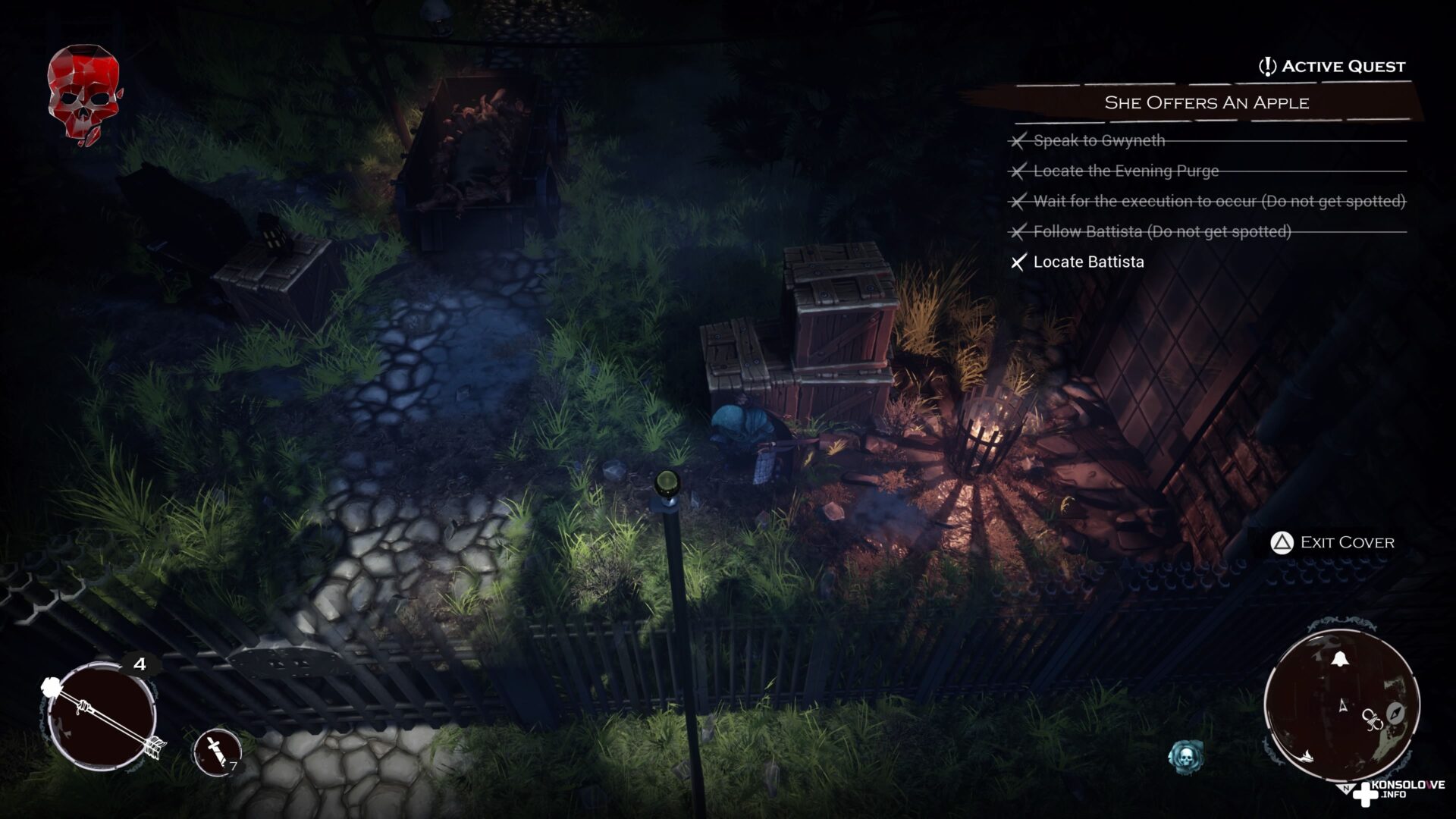The height and width of the screenshot is (819, 1456).
Task: Choose the dagger item slot
Action: tap(218, 752)
